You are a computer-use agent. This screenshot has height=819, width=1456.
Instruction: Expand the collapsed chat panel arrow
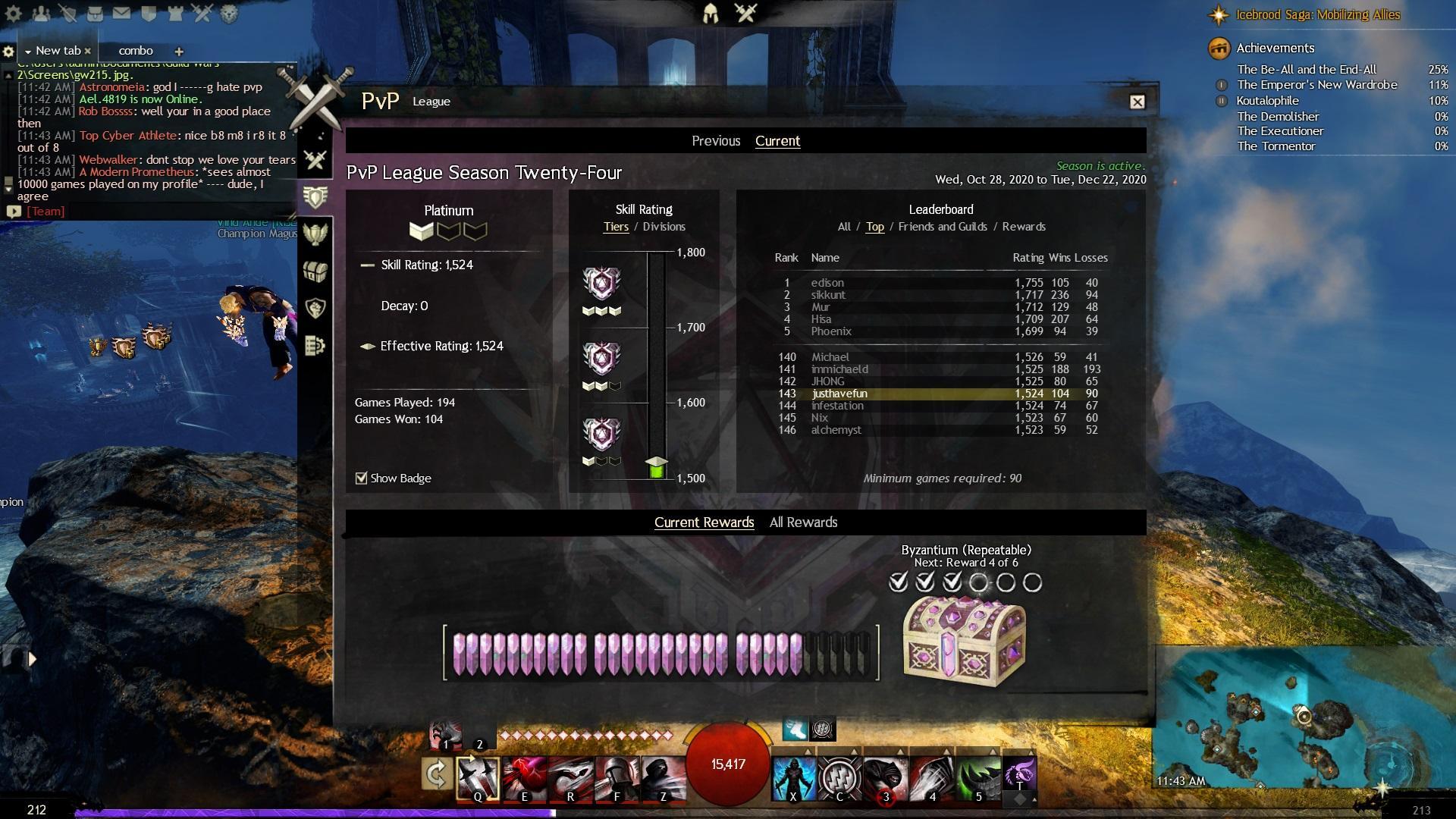pos(31,660)
